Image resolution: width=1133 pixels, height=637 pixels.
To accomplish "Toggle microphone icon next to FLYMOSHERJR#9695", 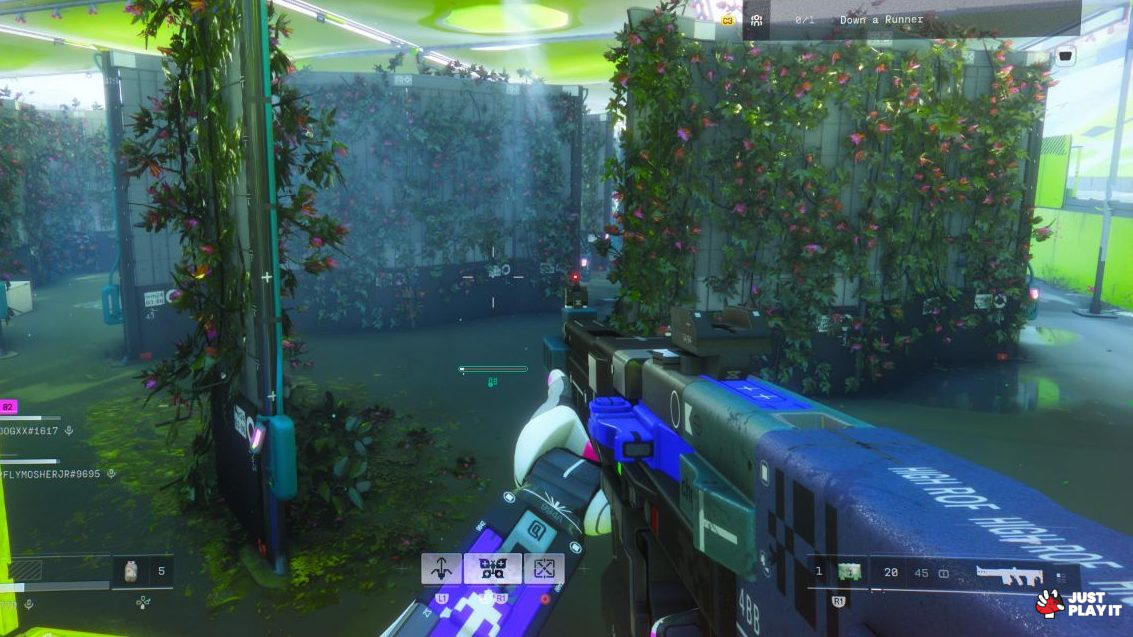I will coord(112,473).
